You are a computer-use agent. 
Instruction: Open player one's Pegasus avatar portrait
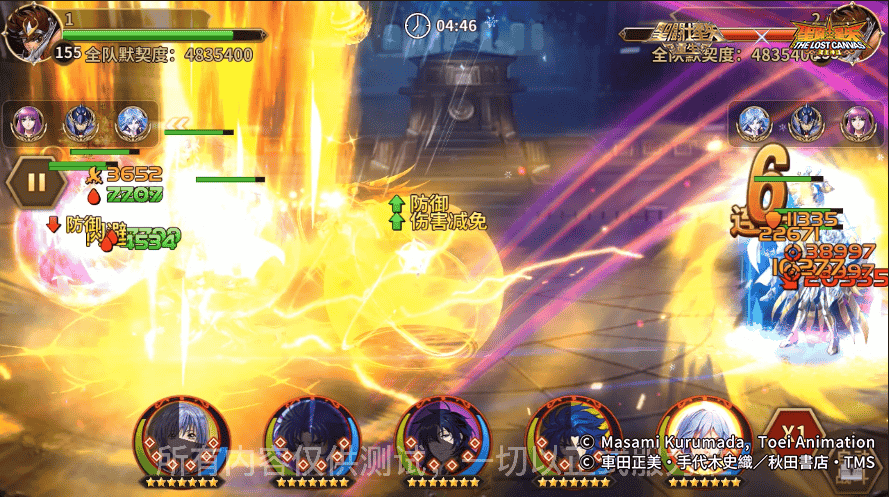(x=28, y=33)
